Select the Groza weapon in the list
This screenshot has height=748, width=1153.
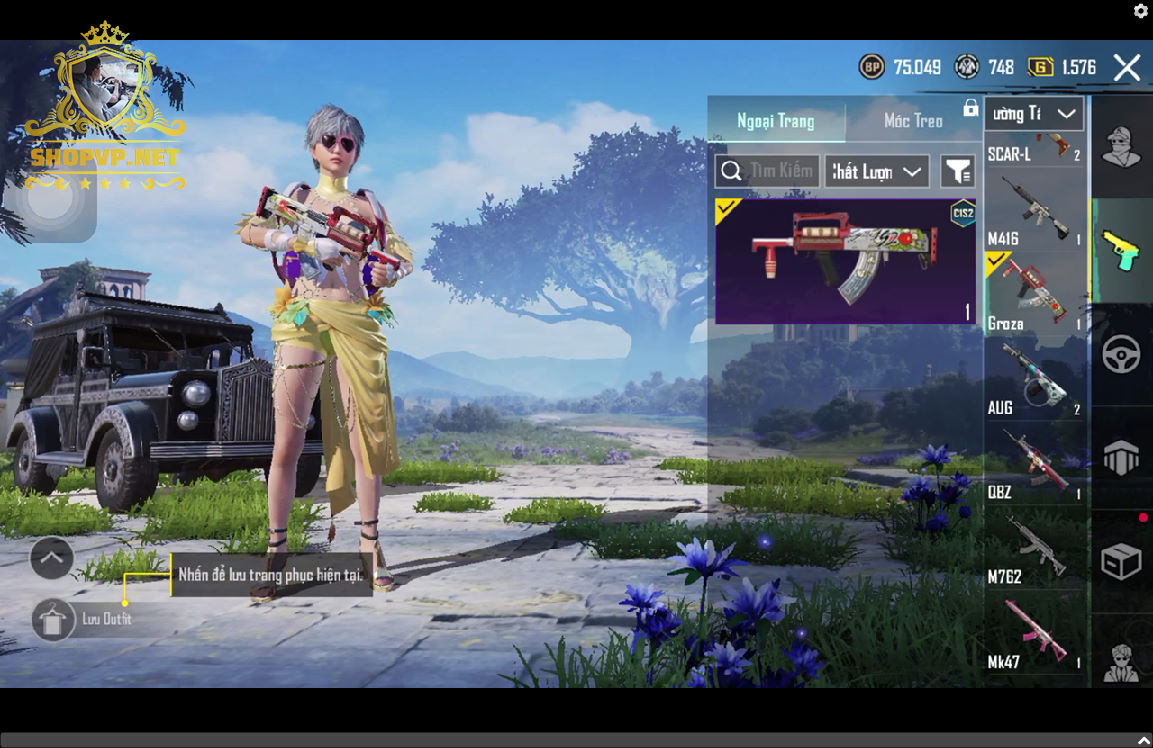coord(1034,294)
